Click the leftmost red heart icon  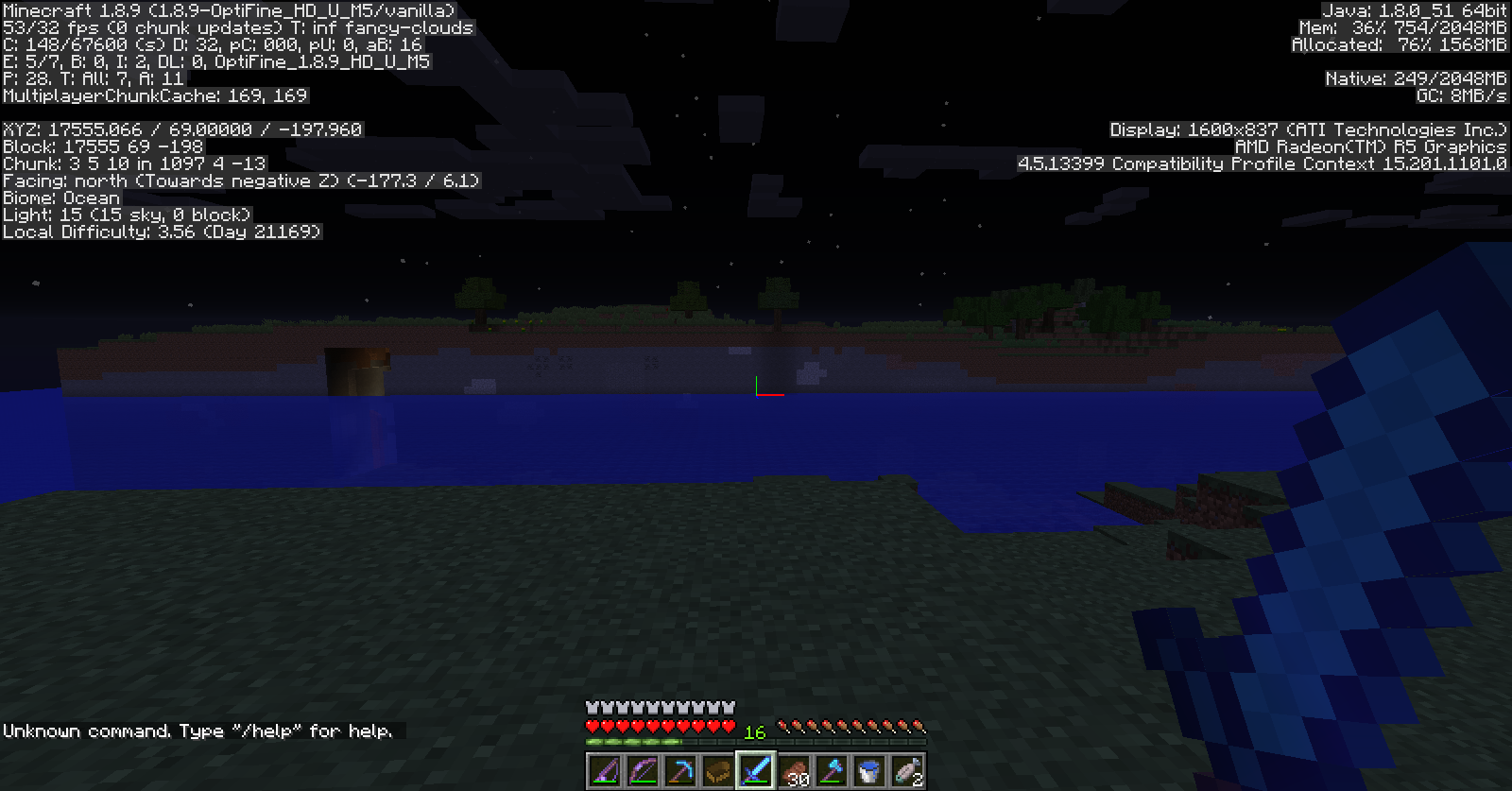point(591,727)
